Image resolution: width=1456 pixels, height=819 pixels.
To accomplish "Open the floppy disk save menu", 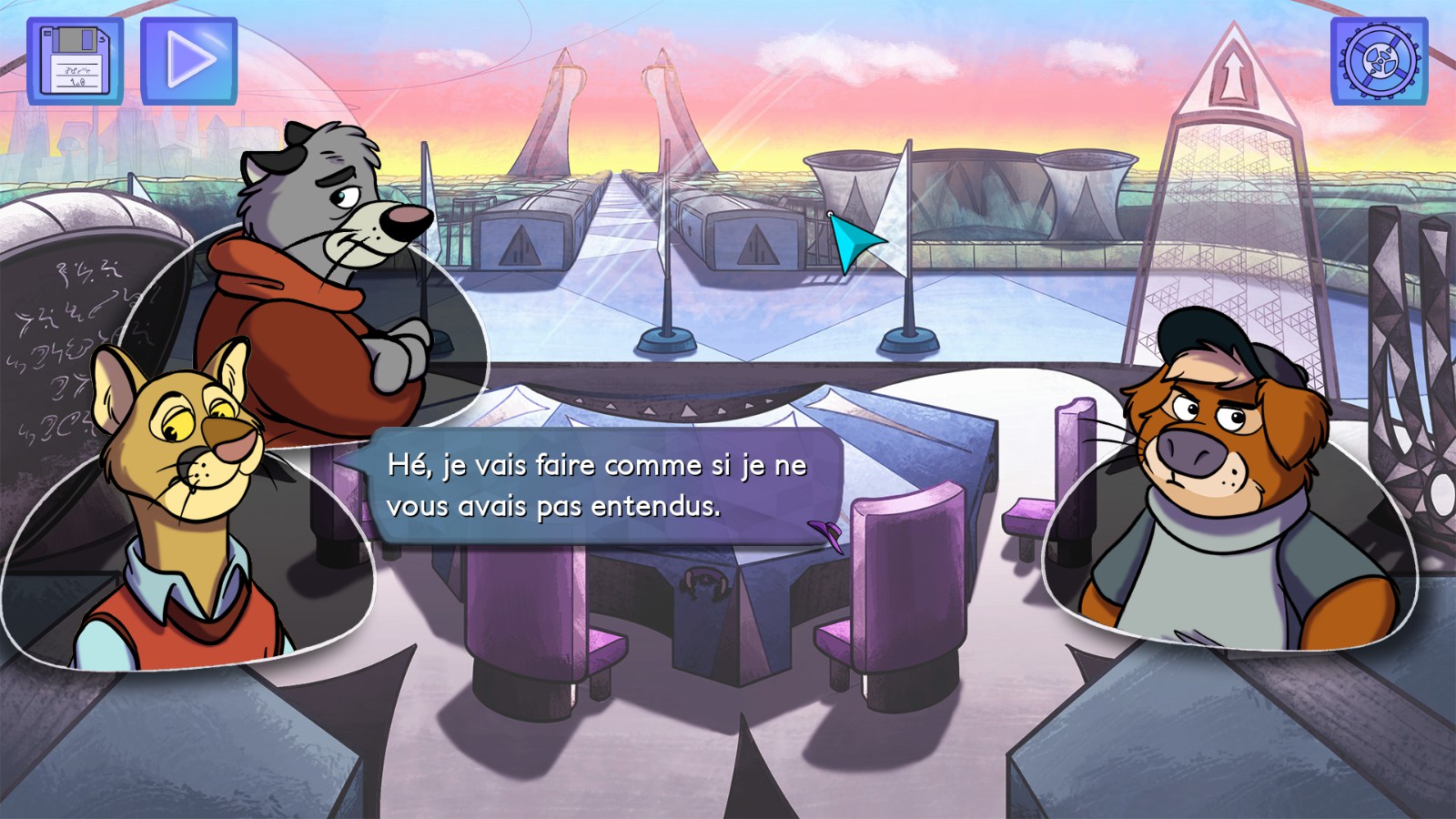I will [x=75, y=61].
